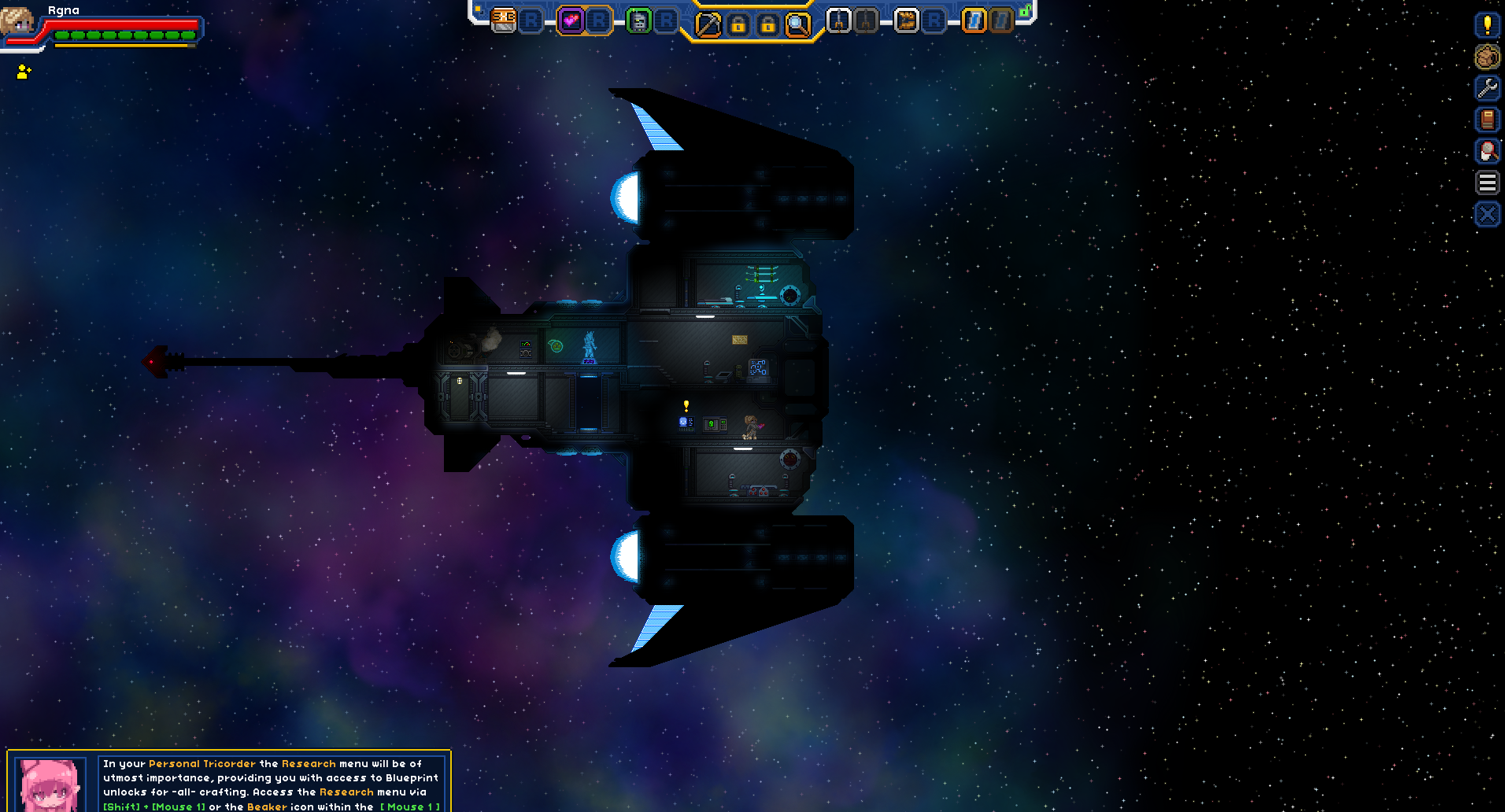Image resolution: width=1505 pixels, height=812 pixels.
Task: Select the rocket item in the hotbar
Action: point(839,21)
